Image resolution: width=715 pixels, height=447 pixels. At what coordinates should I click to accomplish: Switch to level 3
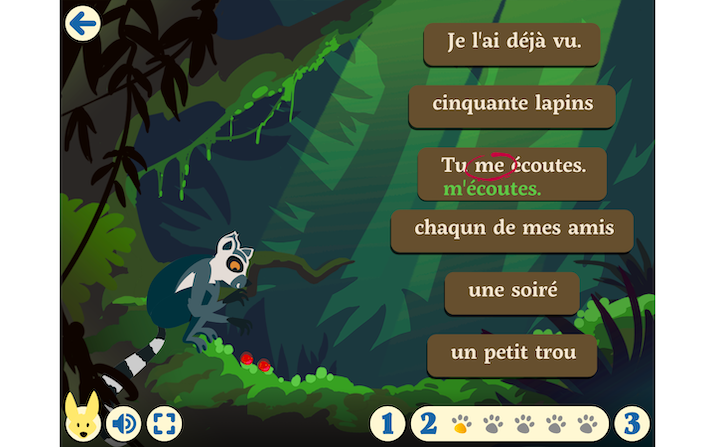coord(631,423)
